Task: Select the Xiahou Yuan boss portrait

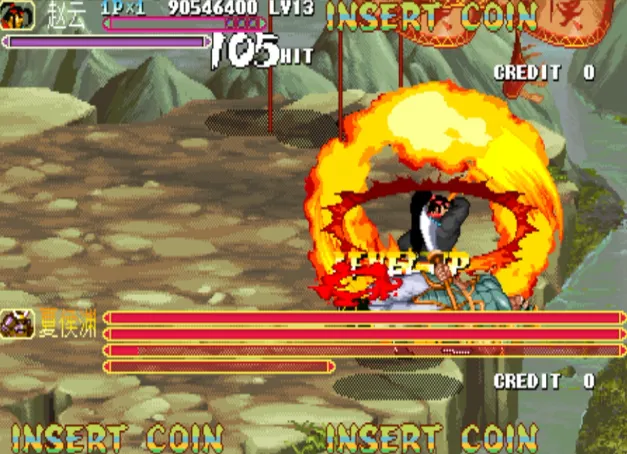Action: click(x=18, y=324)
